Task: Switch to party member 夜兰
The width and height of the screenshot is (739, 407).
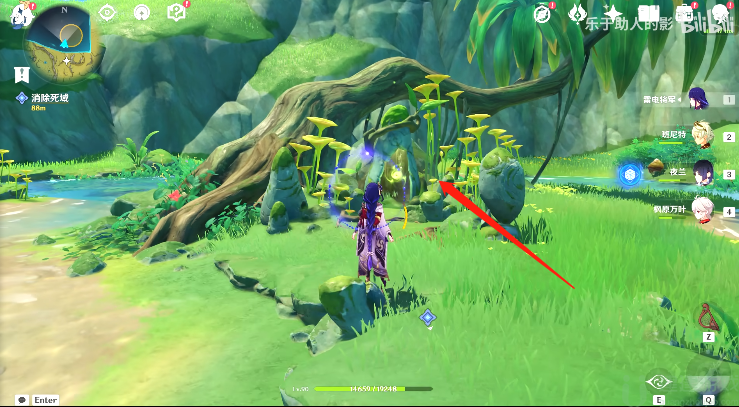Action: [703, 171]
